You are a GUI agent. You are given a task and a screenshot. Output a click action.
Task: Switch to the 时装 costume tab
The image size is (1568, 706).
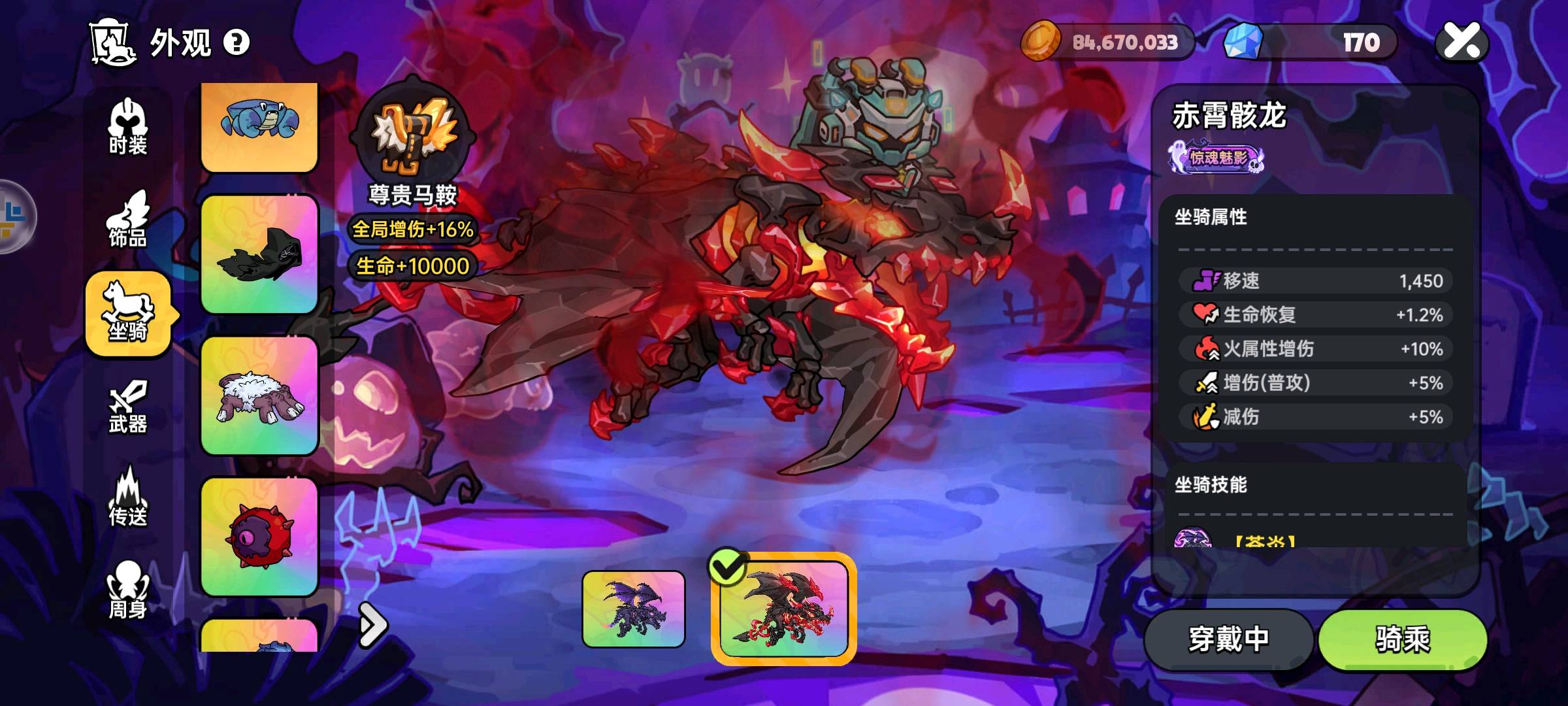[128, 127]
